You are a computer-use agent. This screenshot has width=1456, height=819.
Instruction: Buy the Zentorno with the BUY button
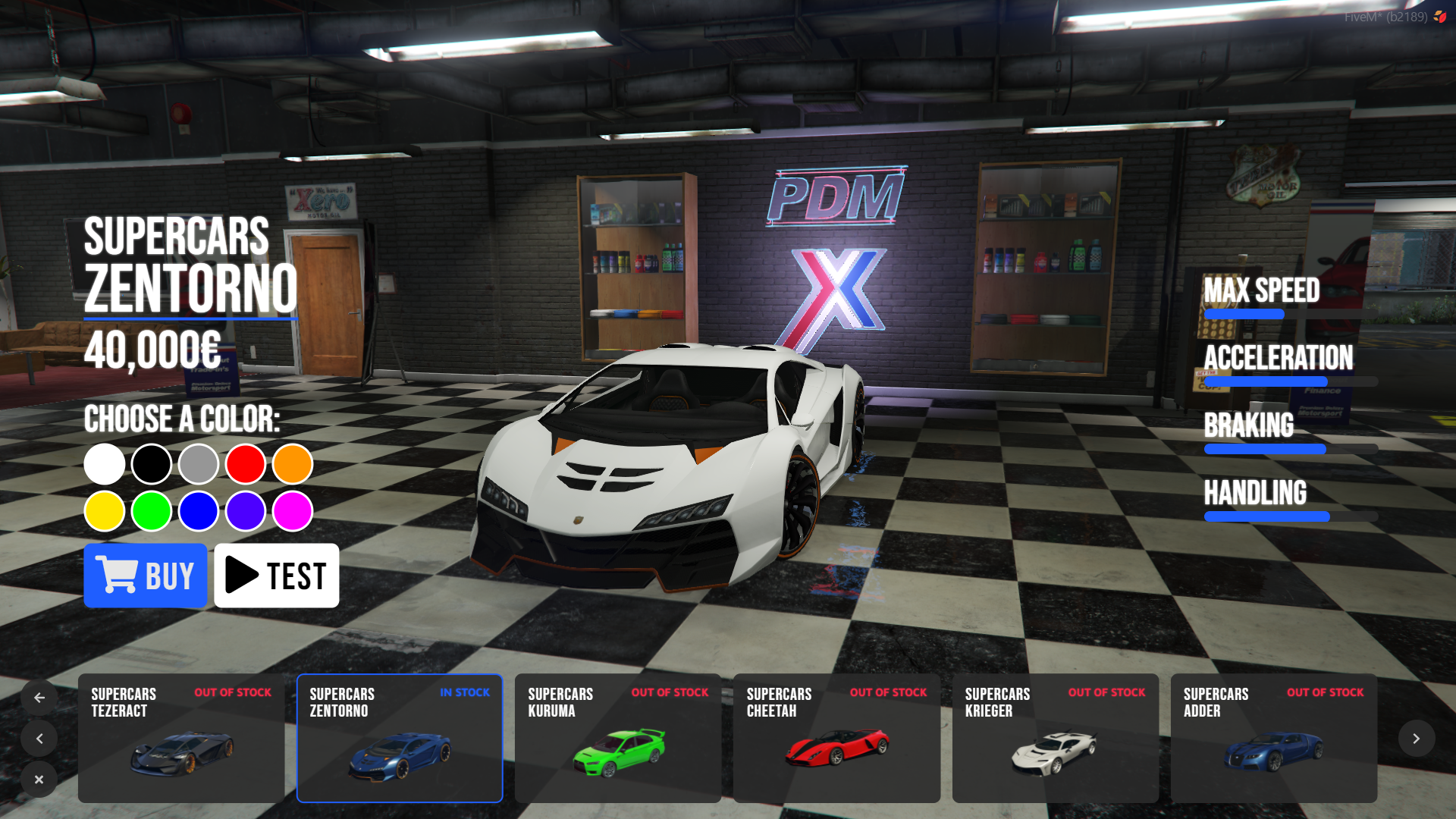pos(145,576)
